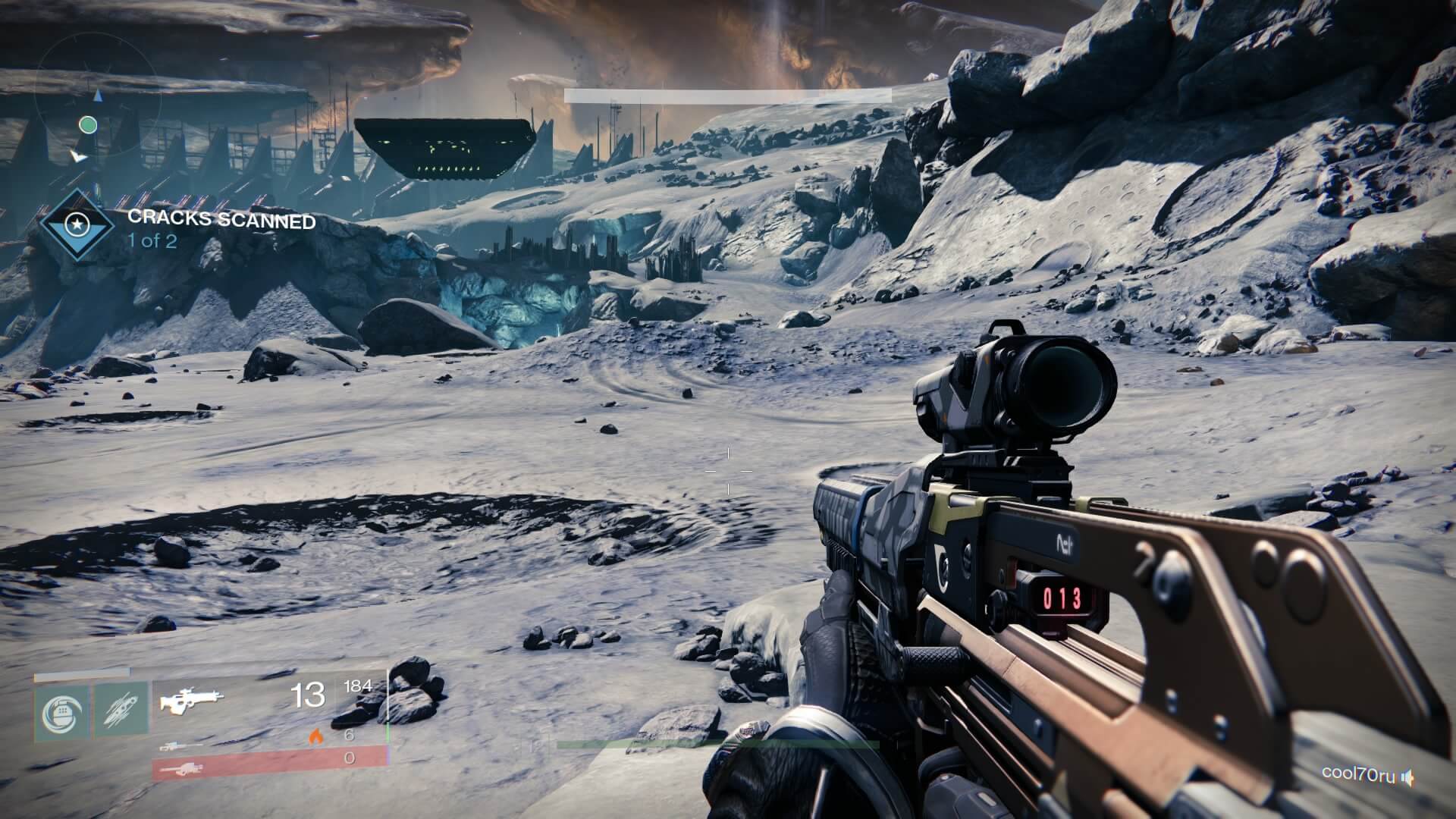1456x819 pixels.
Task: Click the green player dot on radar
Action: (88, 124)
